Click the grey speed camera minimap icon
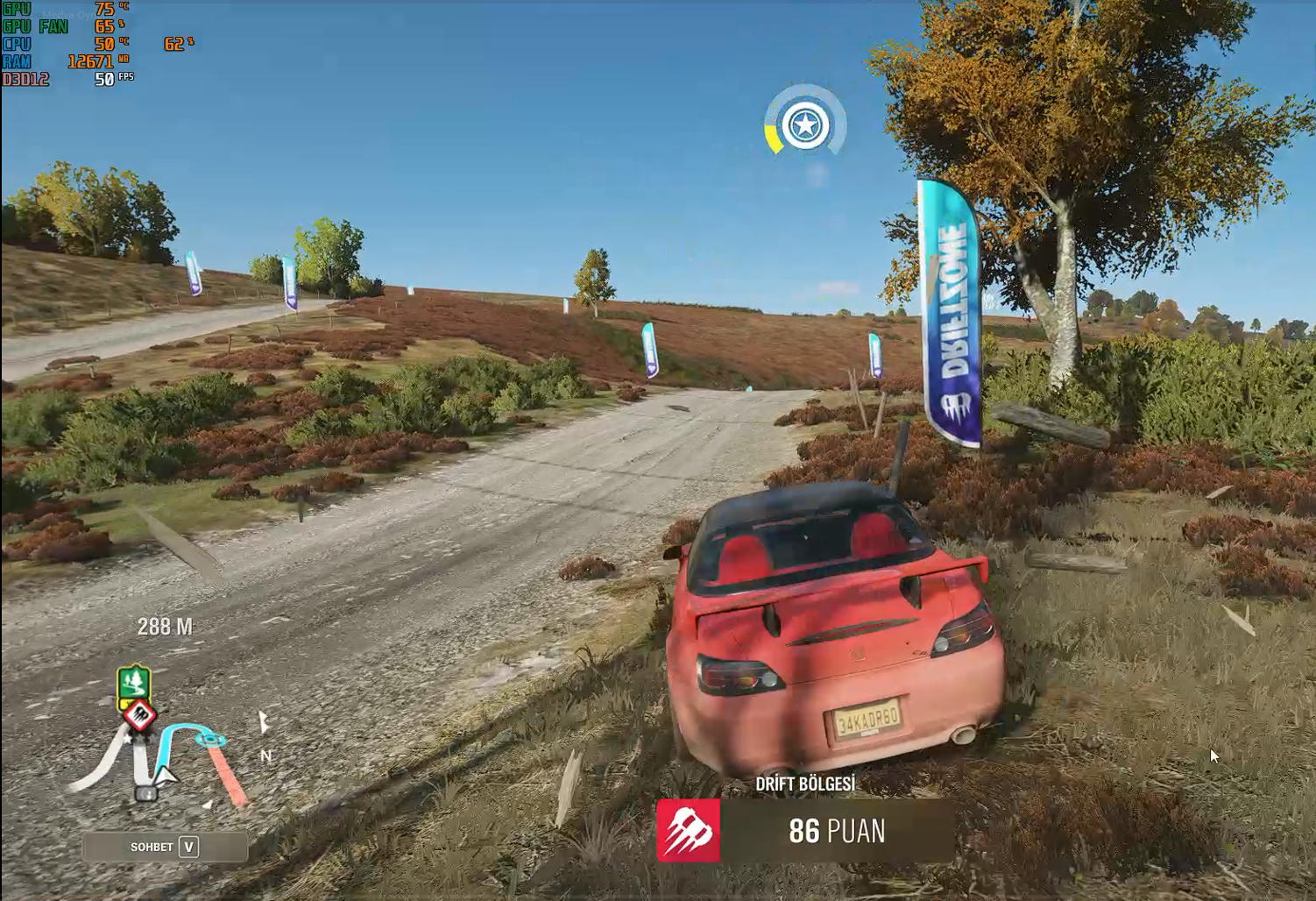Screen dimensions: 1316x901 point(146,793)
